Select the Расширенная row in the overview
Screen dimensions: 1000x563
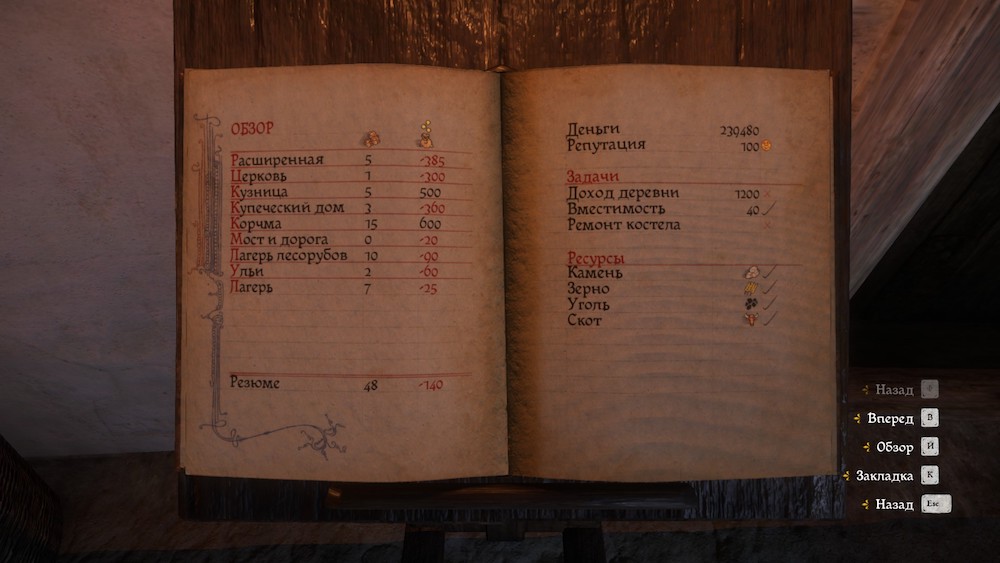(277, 160)
